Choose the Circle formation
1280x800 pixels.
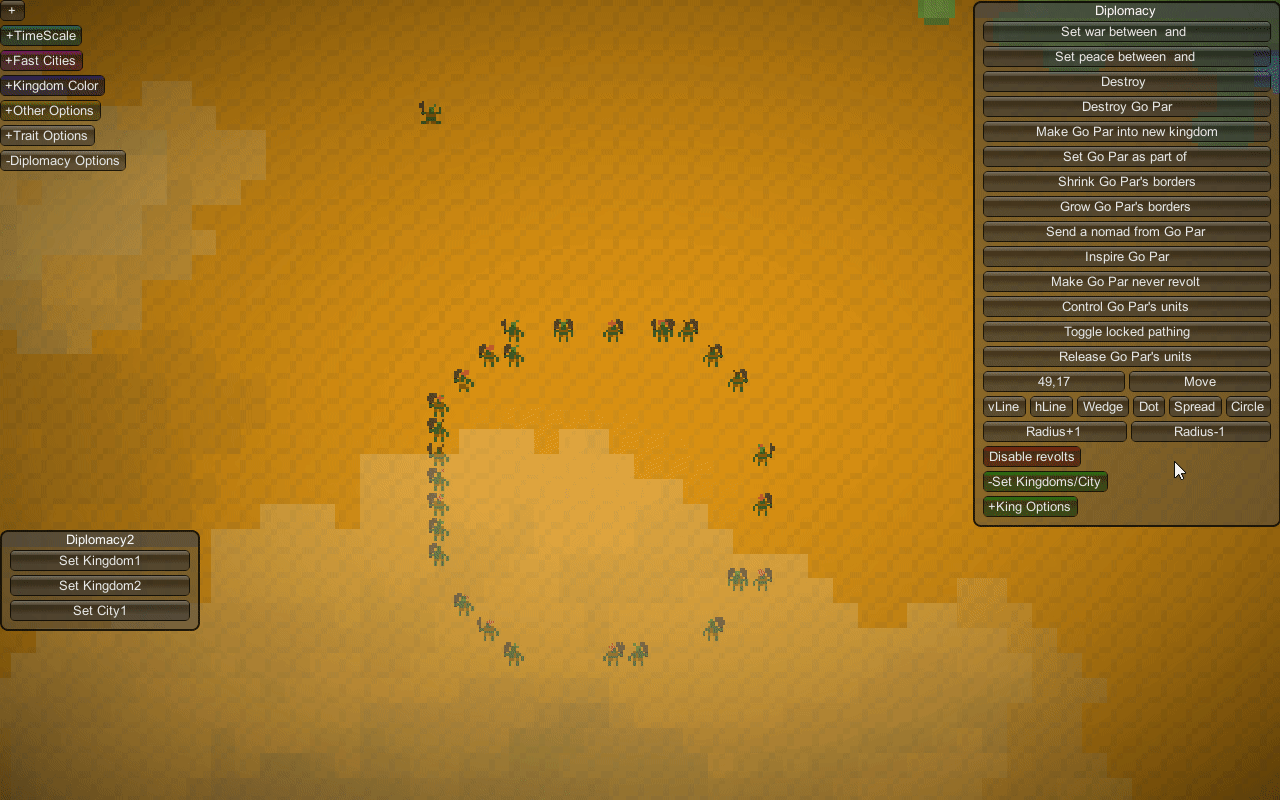click(x=1247, y=407)
